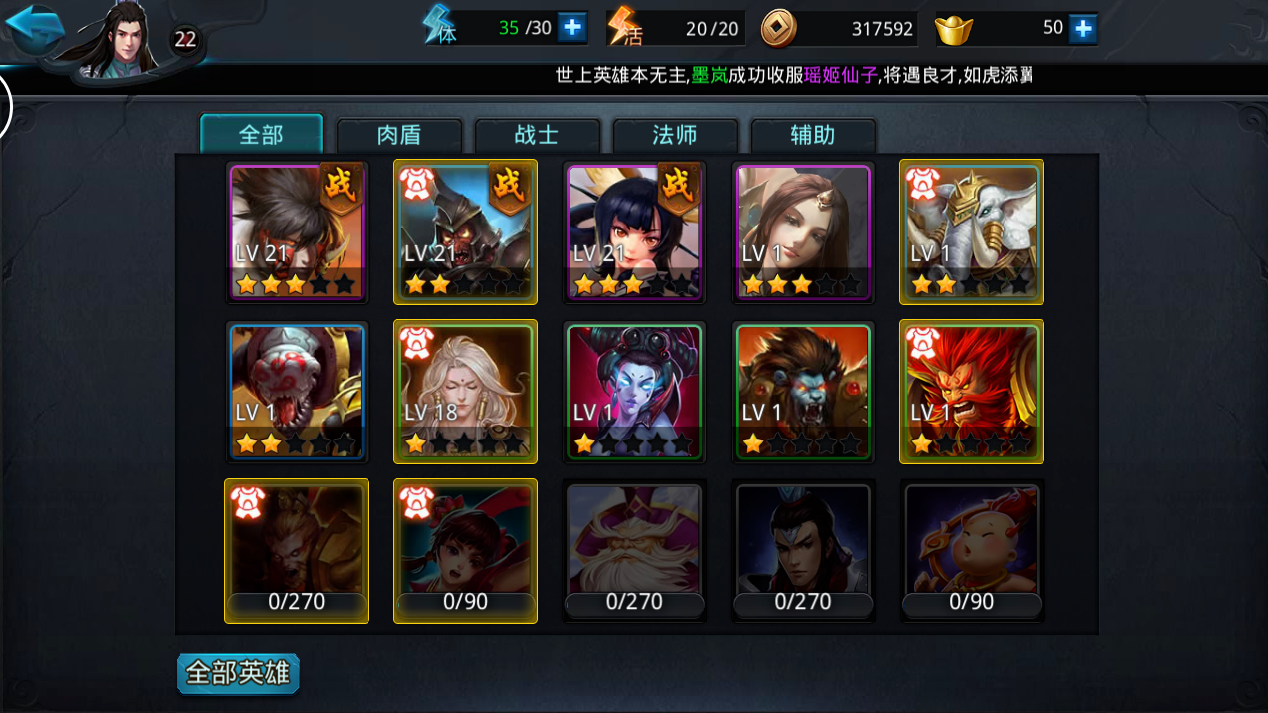Select the black-haired girl LV 21 card
The height and width of the screenshot is (713, 1268).
coord(634,231)
